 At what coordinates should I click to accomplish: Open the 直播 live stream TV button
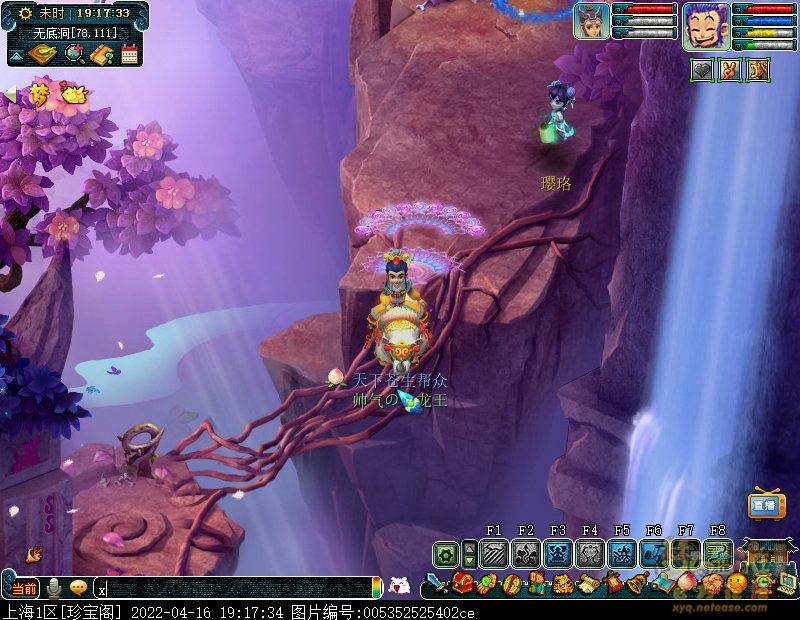[x=765, y=506]
